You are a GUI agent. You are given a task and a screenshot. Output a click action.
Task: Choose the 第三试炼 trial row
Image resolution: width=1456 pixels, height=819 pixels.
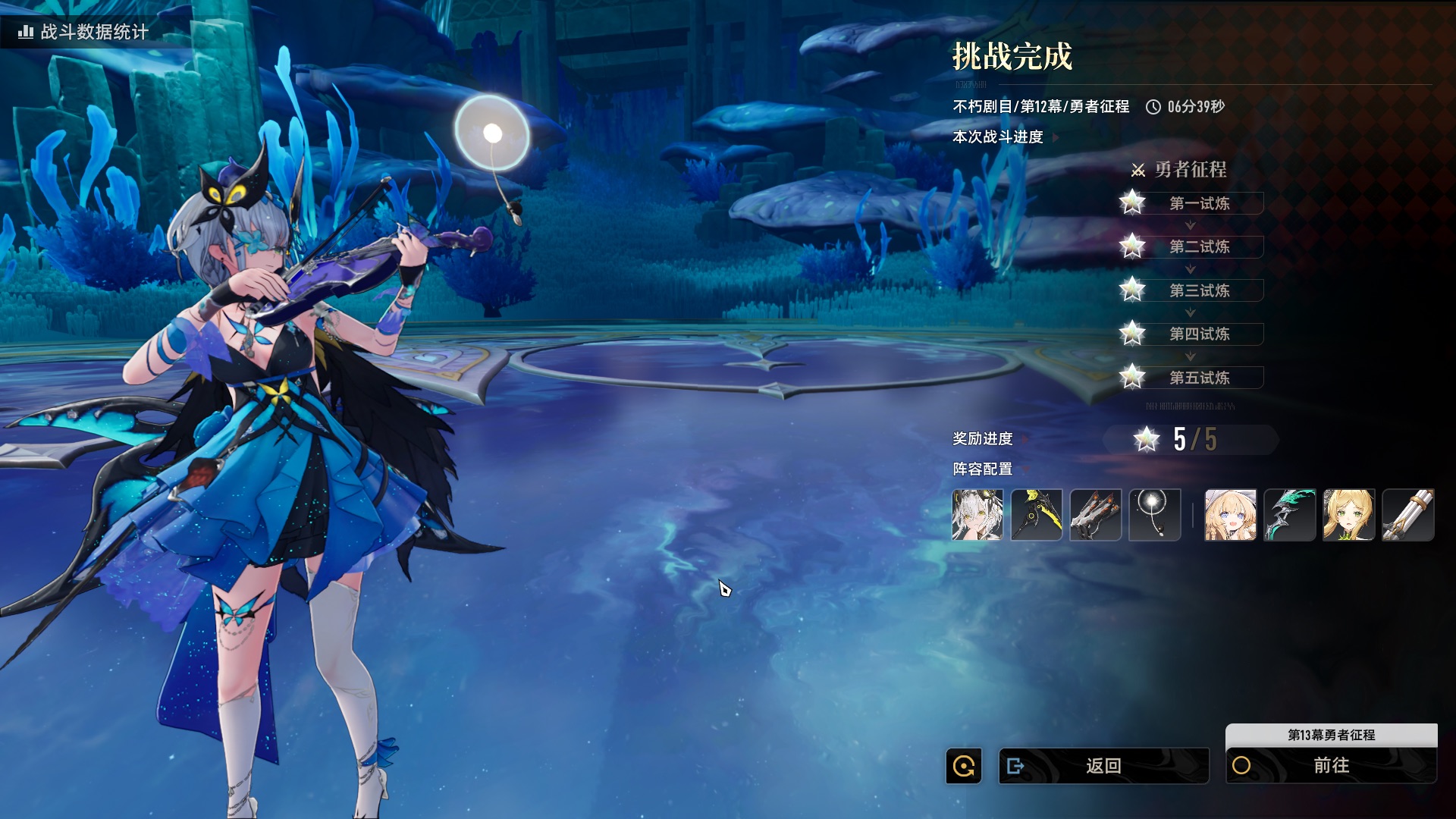[1198, 290]
